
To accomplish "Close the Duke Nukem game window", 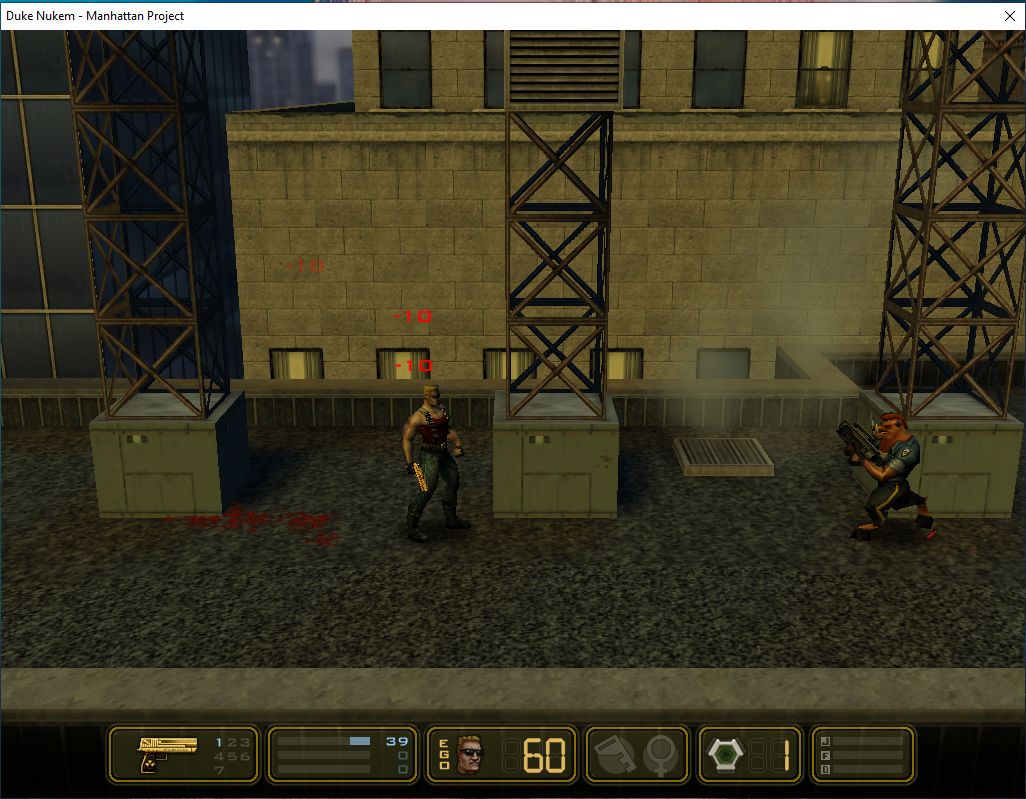I will pyautogui.click(x=1009, y=15).
